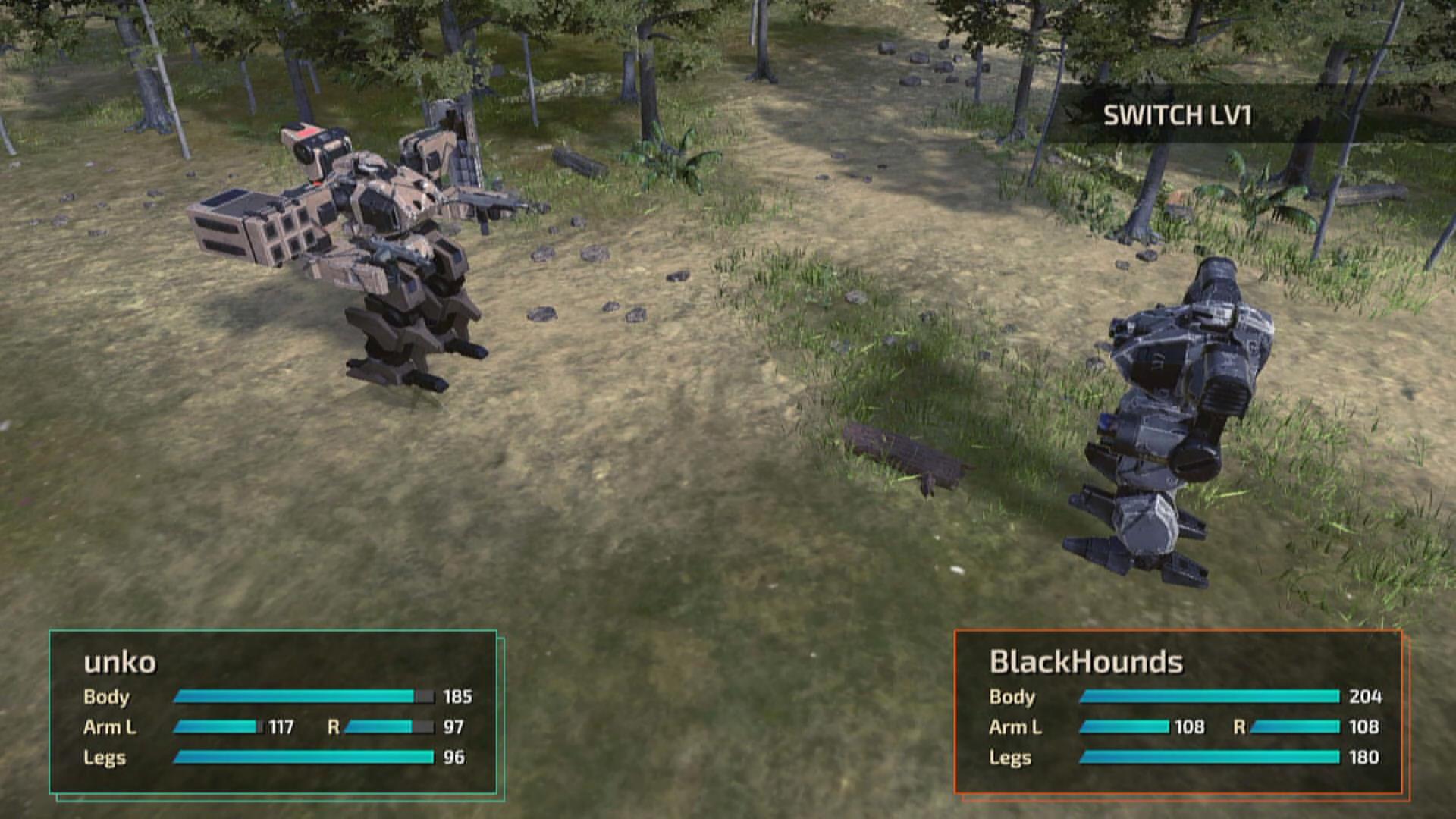Select the SWITCH LV1 skill banner
Viewport: 1456px width, 819px height.
pos(1177,115)
